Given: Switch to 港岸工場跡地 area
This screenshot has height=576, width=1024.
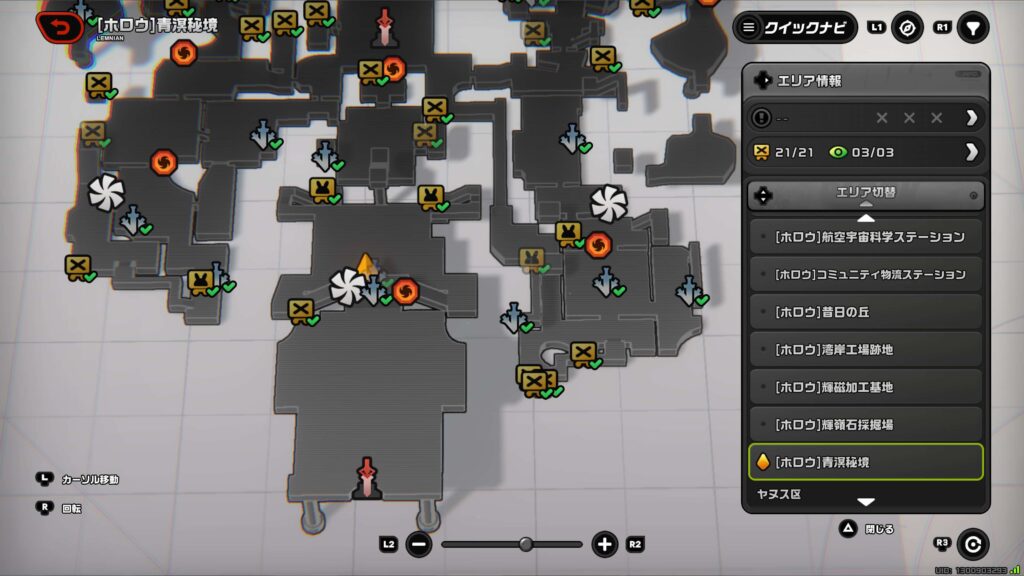Looking at the screenshot, I should pos(866,349).
